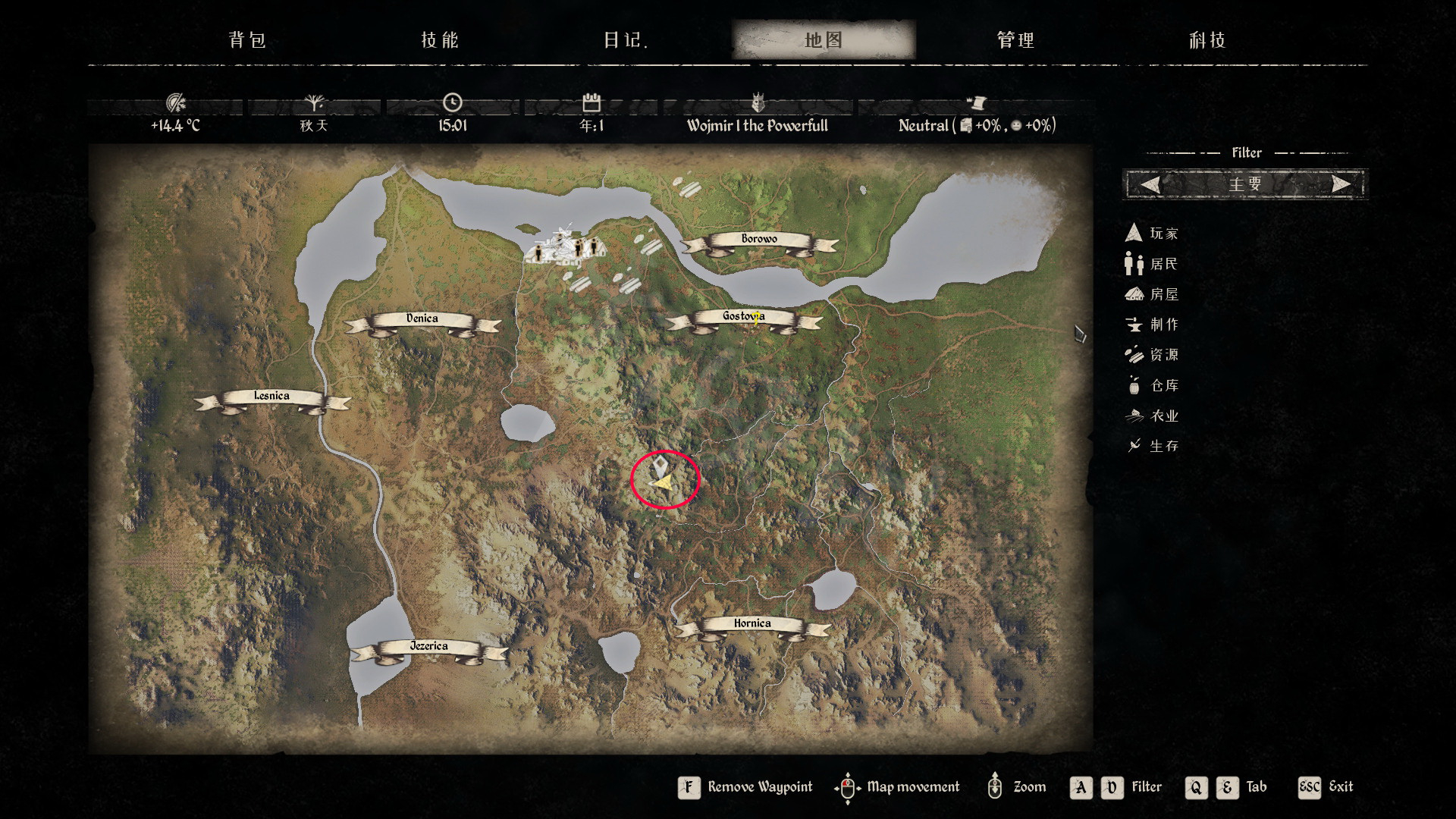
Task: Toggle the 居民 (Residents) filter entry
Action: click(x=1153, y=264)
